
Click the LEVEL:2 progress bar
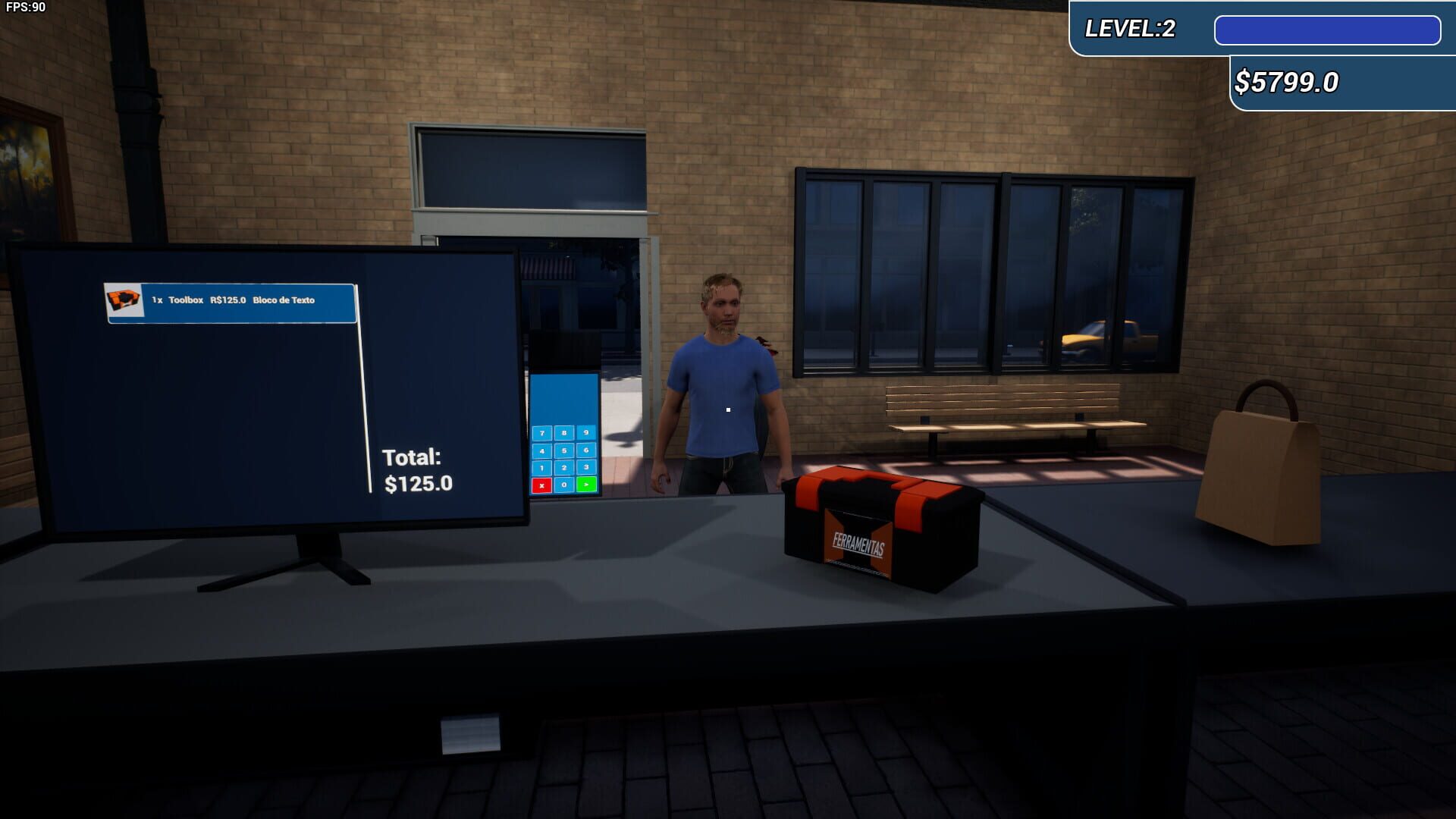[1329, 30]
